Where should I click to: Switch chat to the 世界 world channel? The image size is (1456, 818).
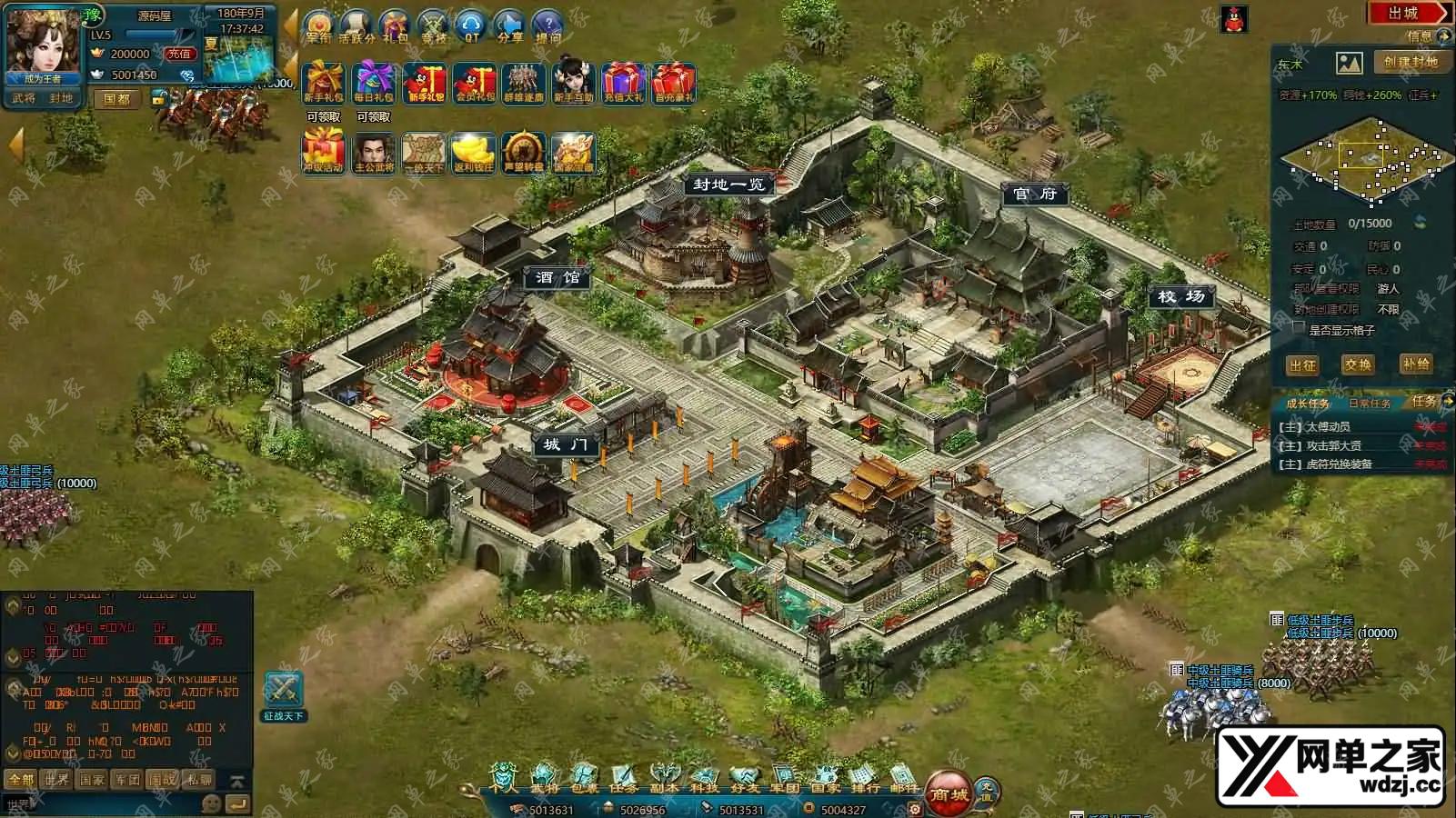tap(56, 779)
